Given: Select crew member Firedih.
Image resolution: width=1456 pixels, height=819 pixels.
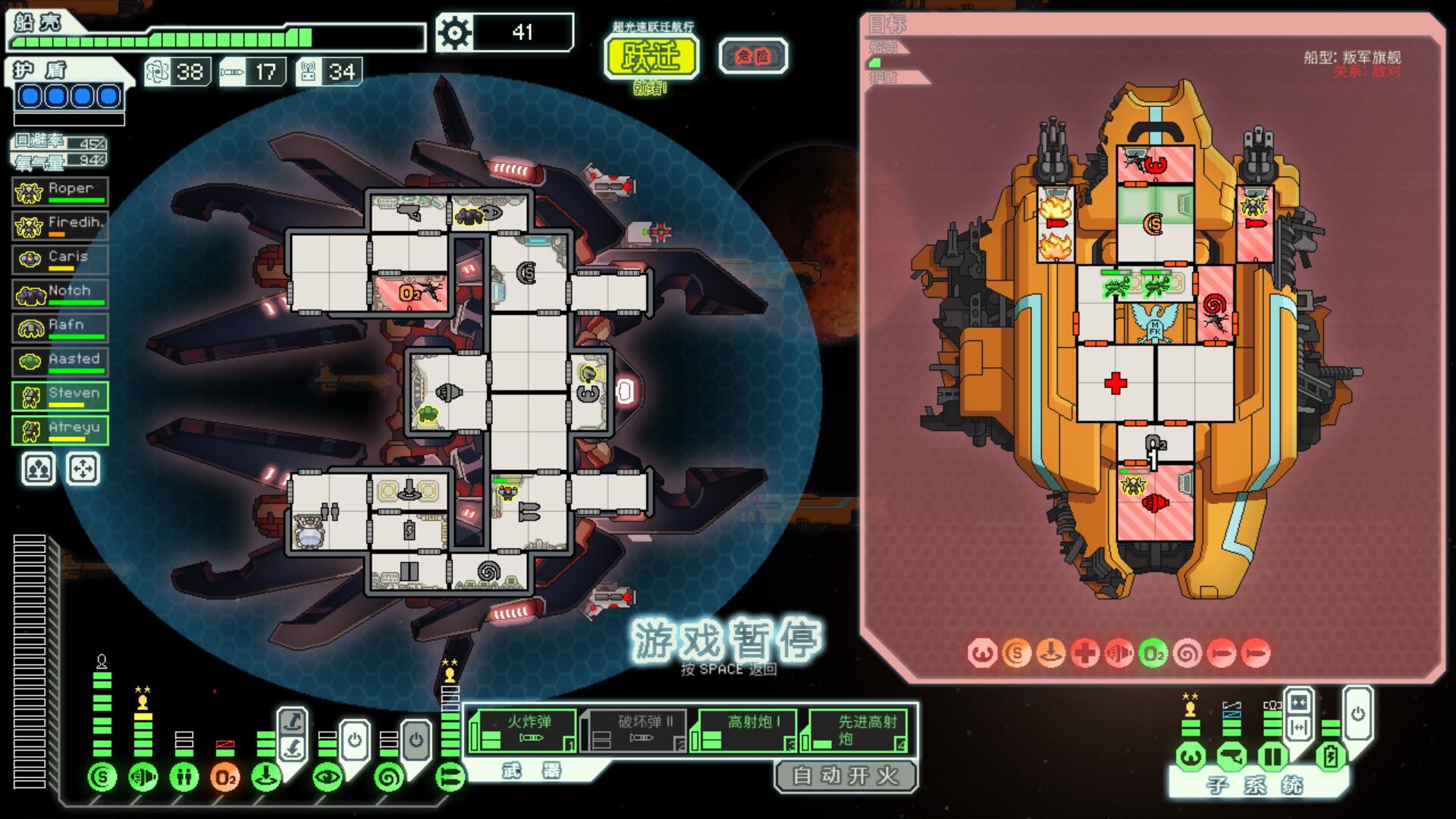Looking at the screenshot, I should pyautogui.click(x=61, y=226).
